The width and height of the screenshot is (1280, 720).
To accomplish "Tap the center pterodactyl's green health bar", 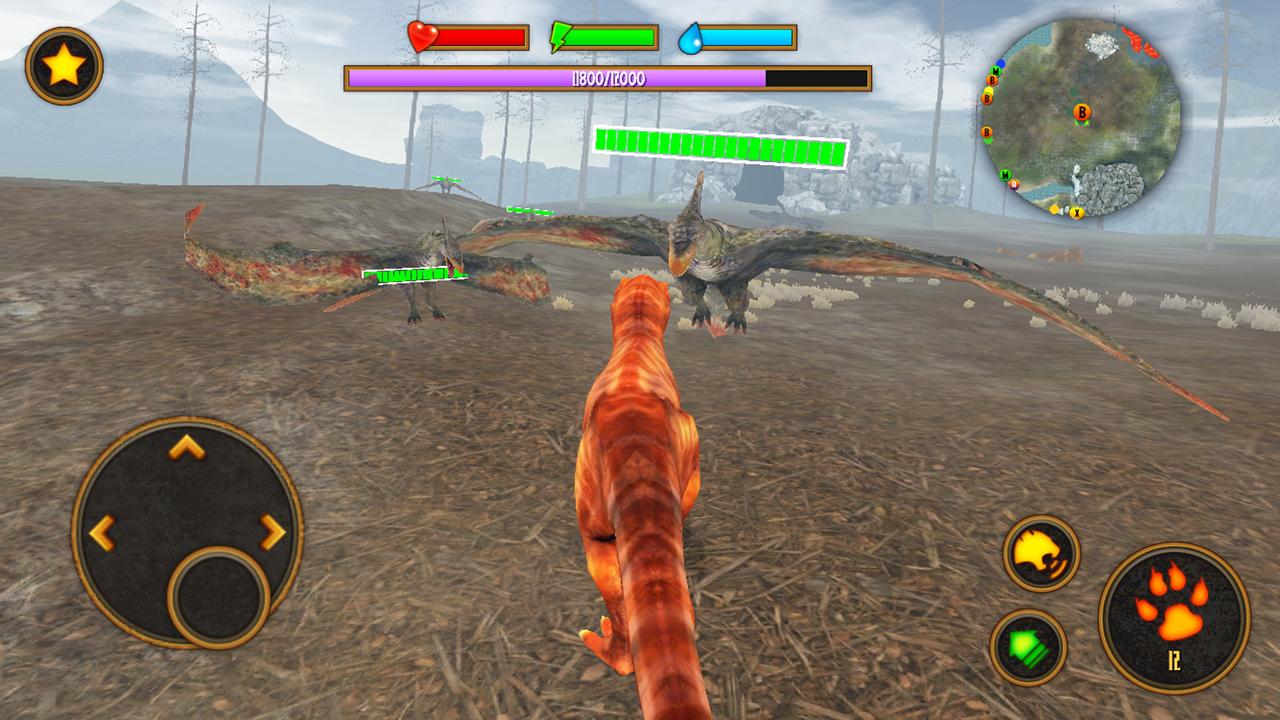I will pyautogui.click(x=720, y=145).
